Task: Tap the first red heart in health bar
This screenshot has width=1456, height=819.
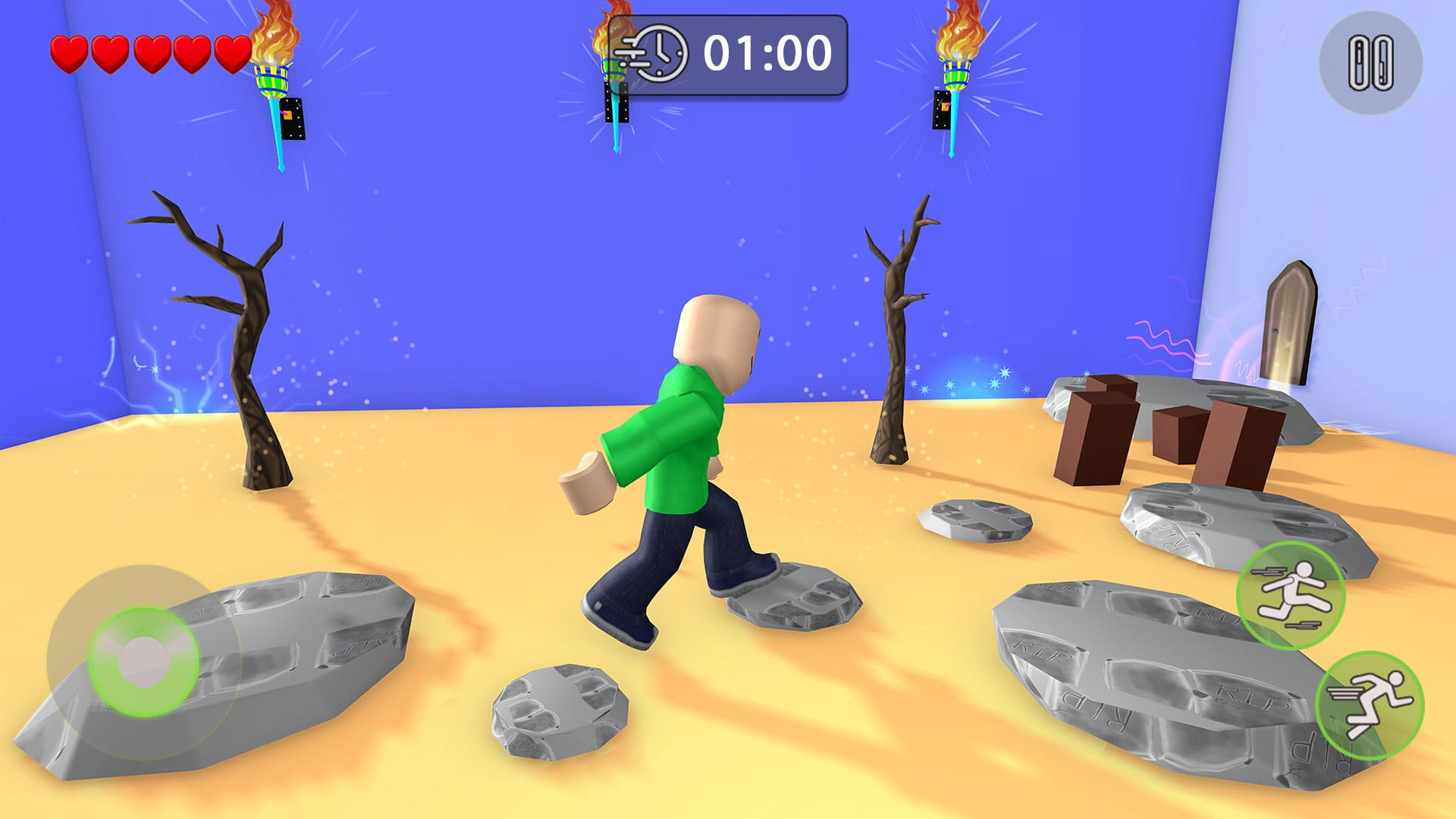Action: tap(70, 53)
